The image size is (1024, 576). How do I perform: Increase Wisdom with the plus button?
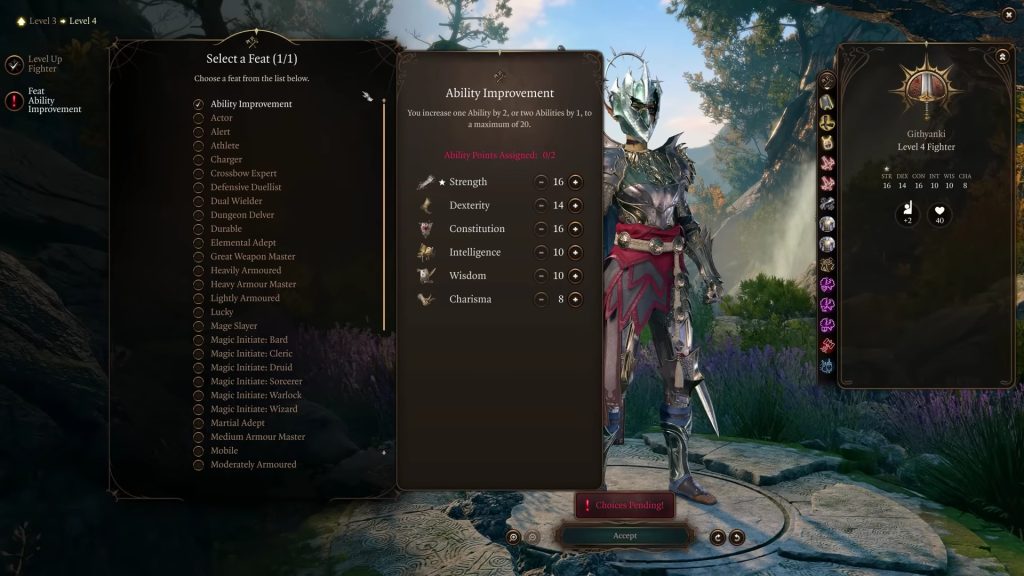(x=575, y=276)
